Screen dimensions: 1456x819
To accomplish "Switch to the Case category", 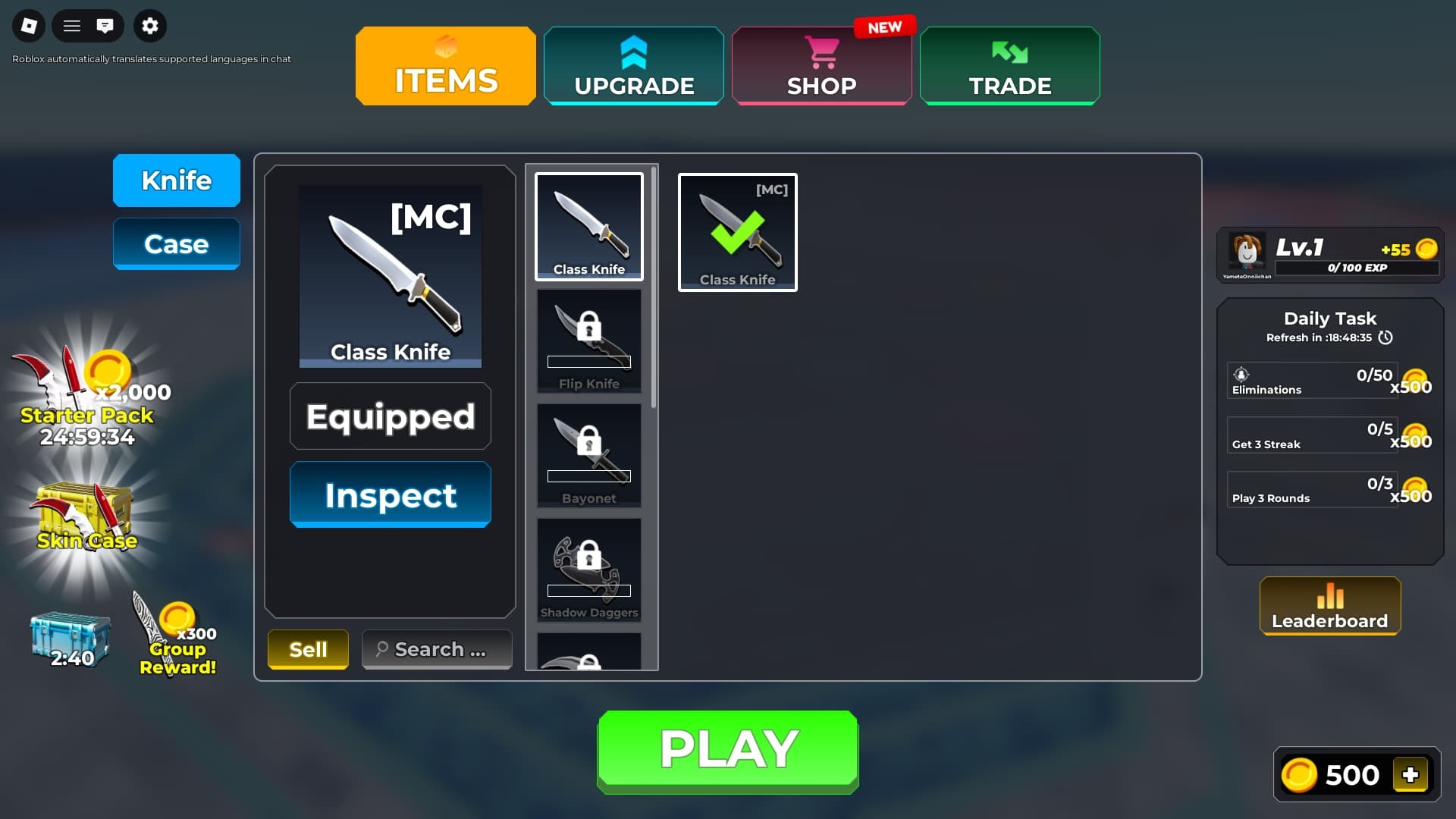I will pos(176,243).
